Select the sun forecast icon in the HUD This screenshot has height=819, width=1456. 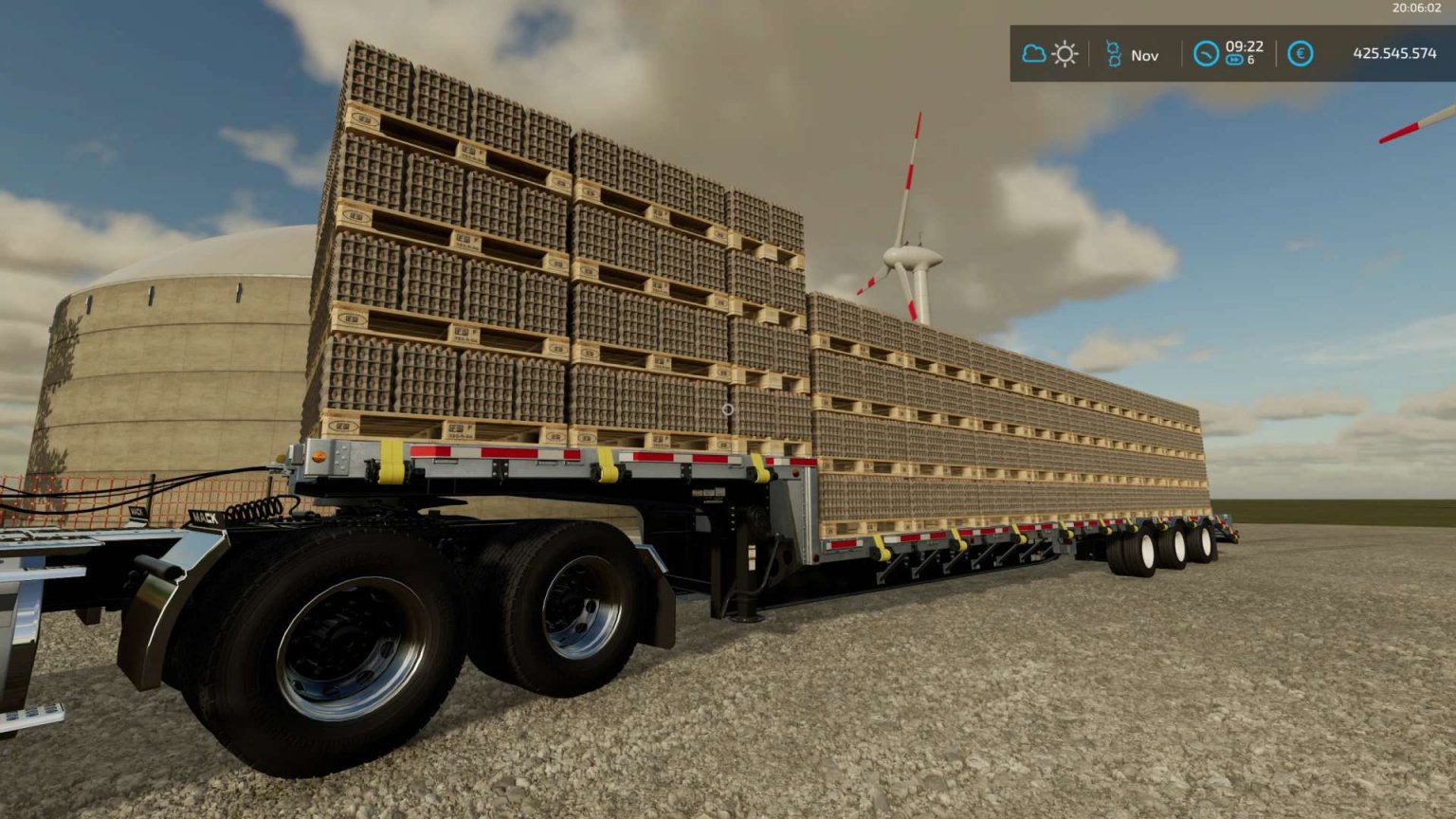pos(1065,54)
